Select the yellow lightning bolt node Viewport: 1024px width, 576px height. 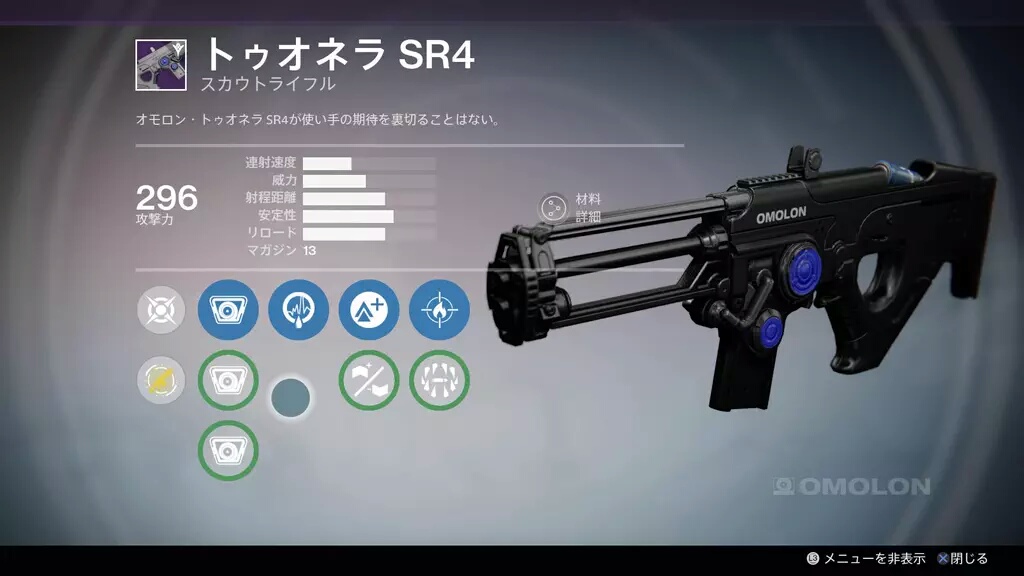(161, 380)
